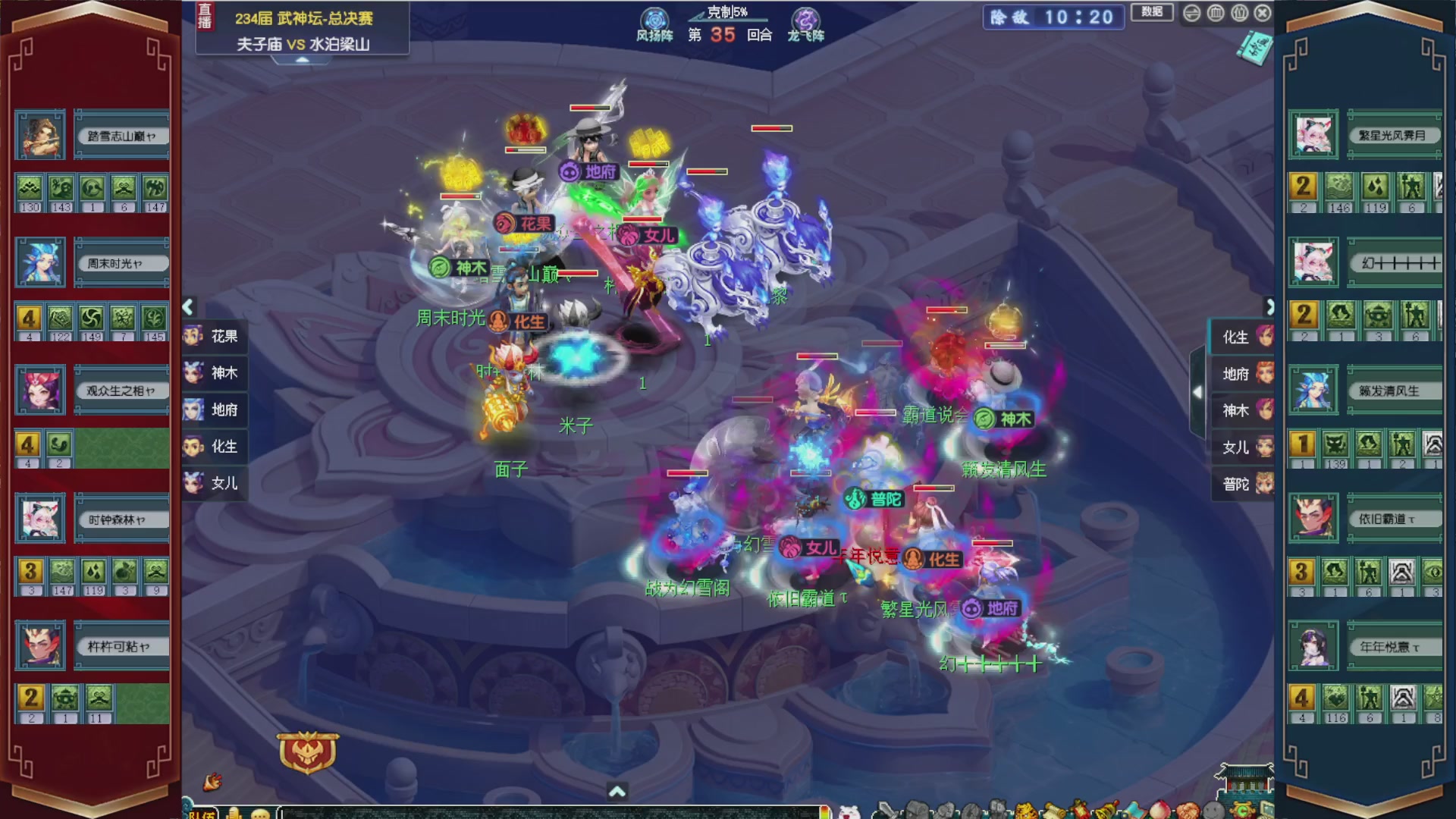Collapse the left quick-select panel with its arrow
Image resolution: width=1456 pixels, height=819 pixels.
(187, 306)
